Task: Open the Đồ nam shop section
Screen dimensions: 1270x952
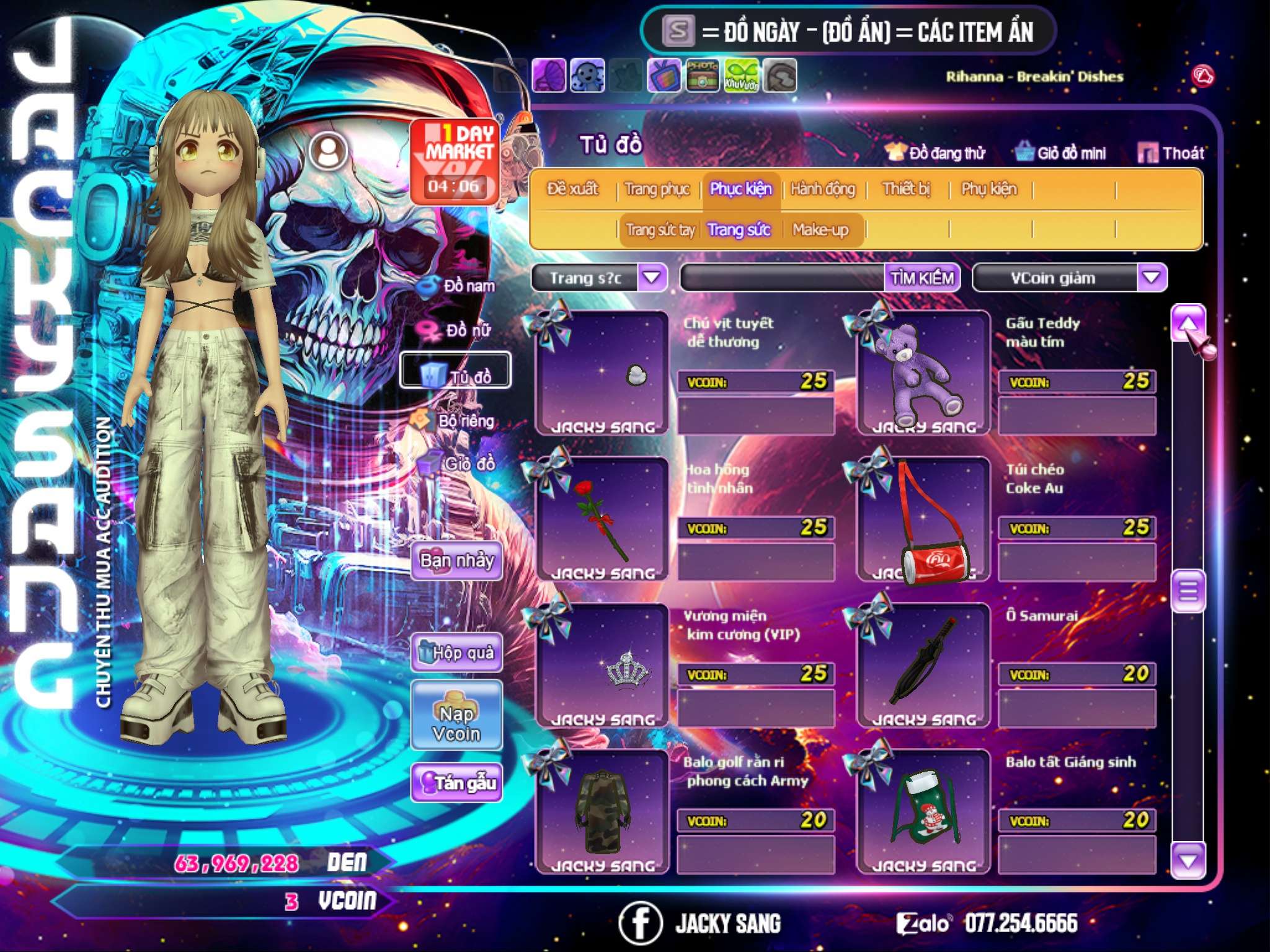Action: [x=459, y=286]
